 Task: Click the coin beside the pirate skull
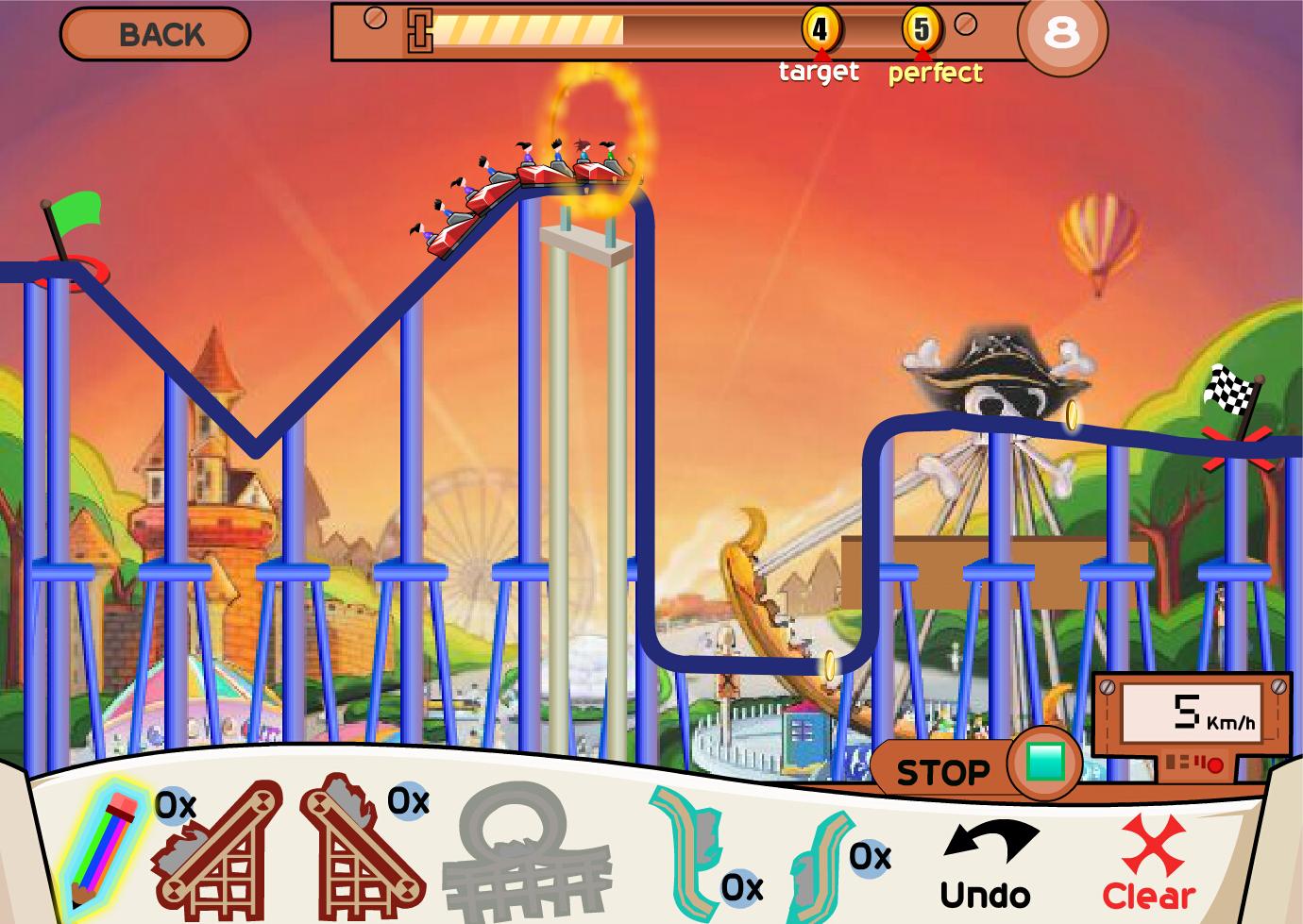1074,413
